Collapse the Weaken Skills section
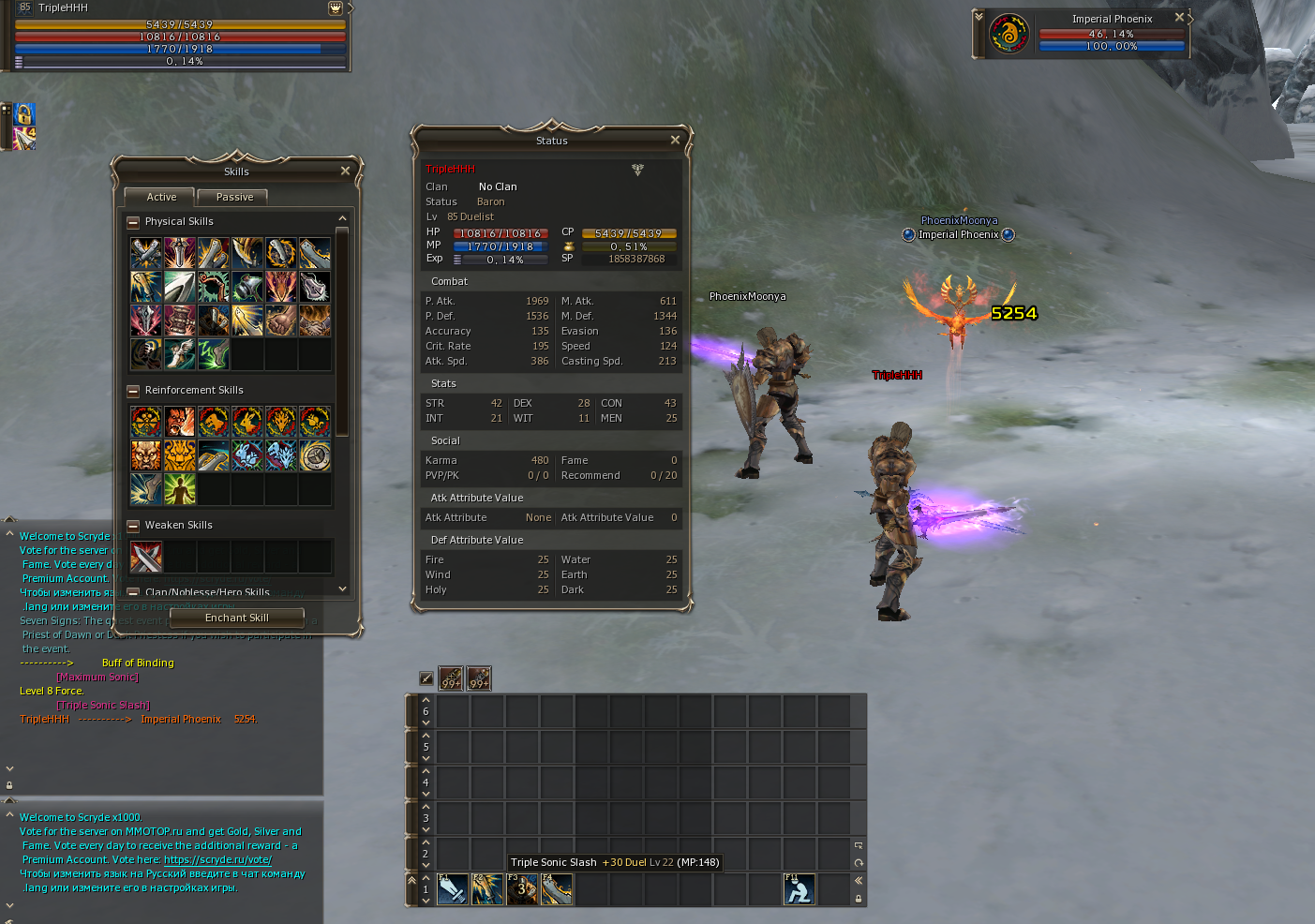Viewport: 1315px width, 924px height. [x=133, y=526]
